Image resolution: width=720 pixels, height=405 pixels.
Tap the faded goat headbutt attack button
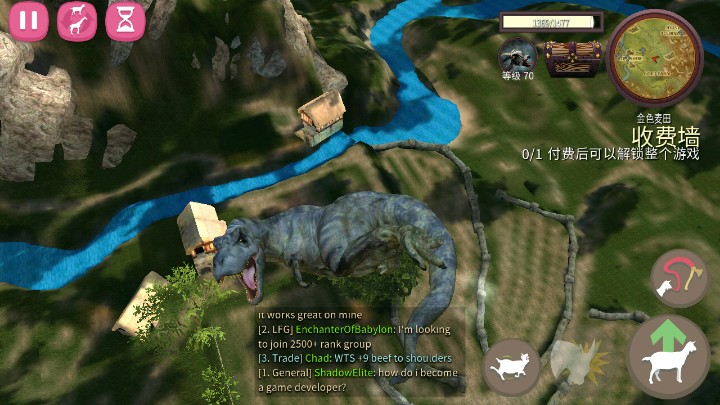[x=578, y=366]
